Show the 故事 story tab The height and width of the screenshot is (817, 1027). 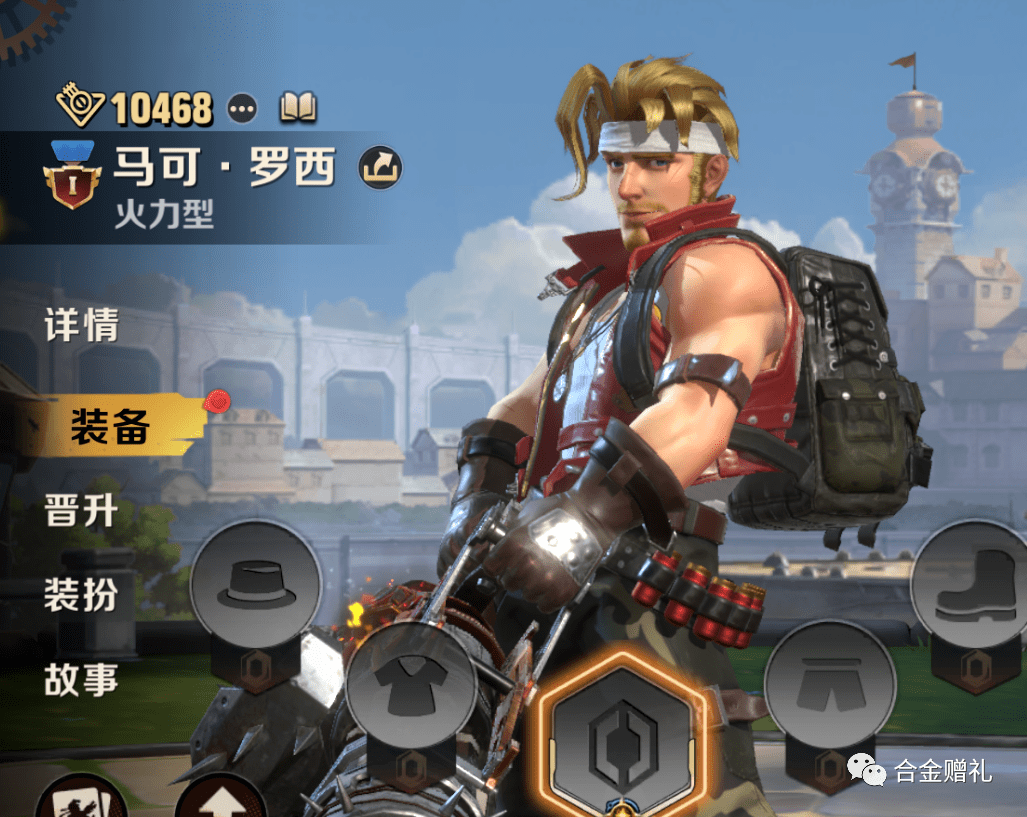pyautogui.click(x=82, y=680)
